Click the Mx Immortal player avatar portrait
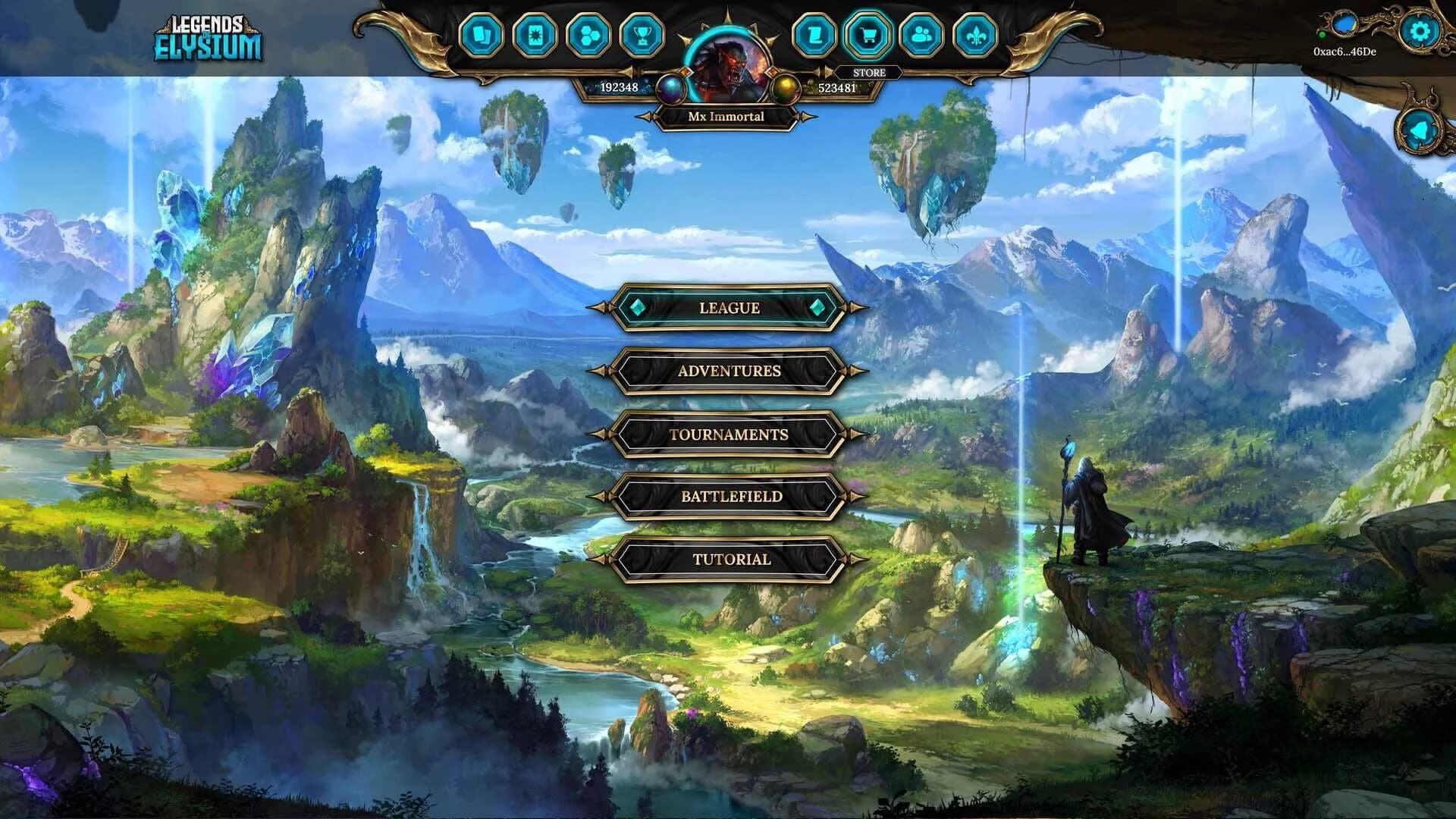This screenshot has width=1456, height=819. click(729, 53)
